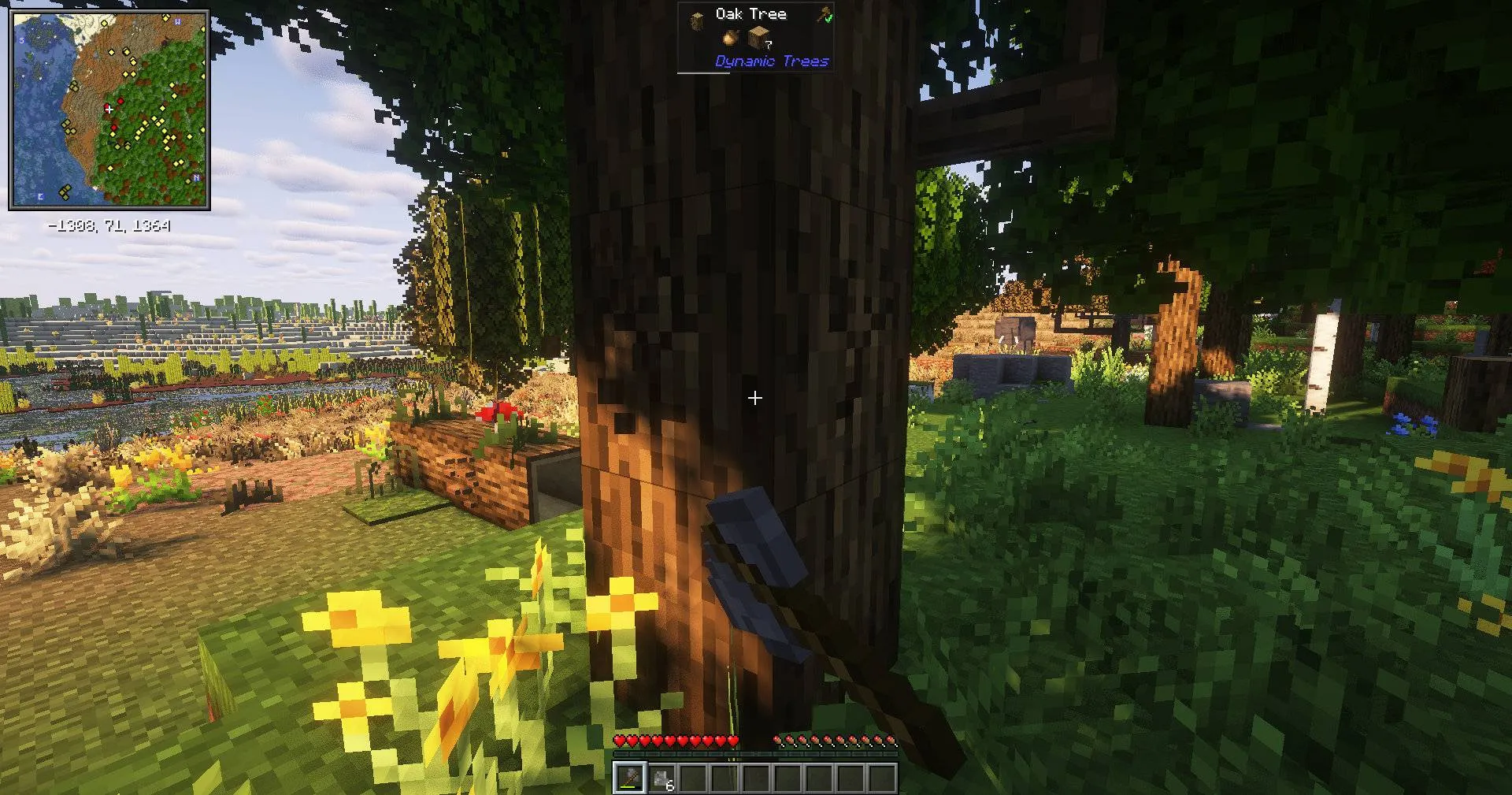
Task: Click the small wood chunk icon left of Oak Tree
Action: point(697,19)
